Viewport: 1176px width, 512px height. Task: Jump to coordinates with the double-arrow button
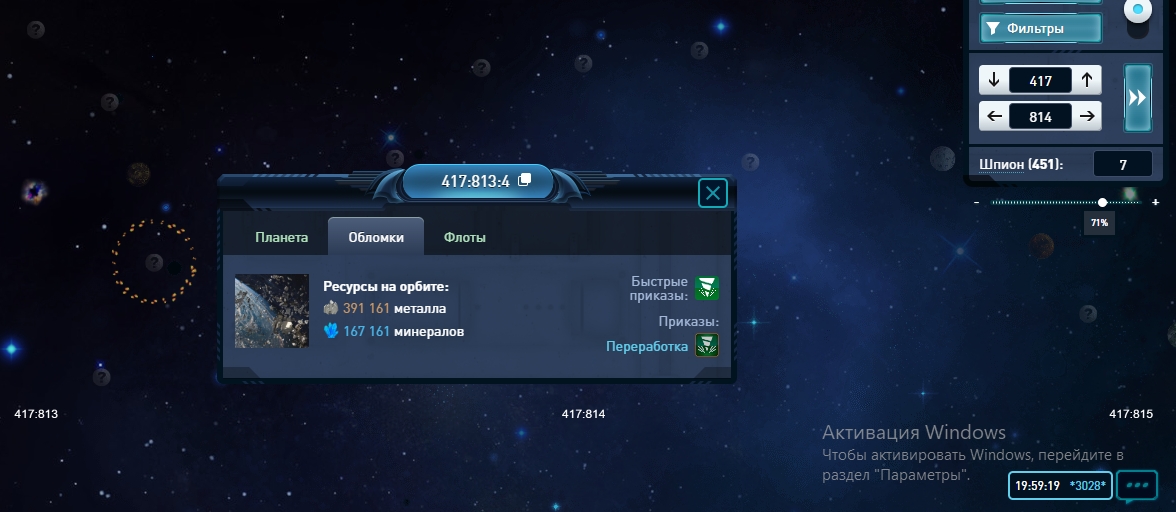pos(1138,98)
